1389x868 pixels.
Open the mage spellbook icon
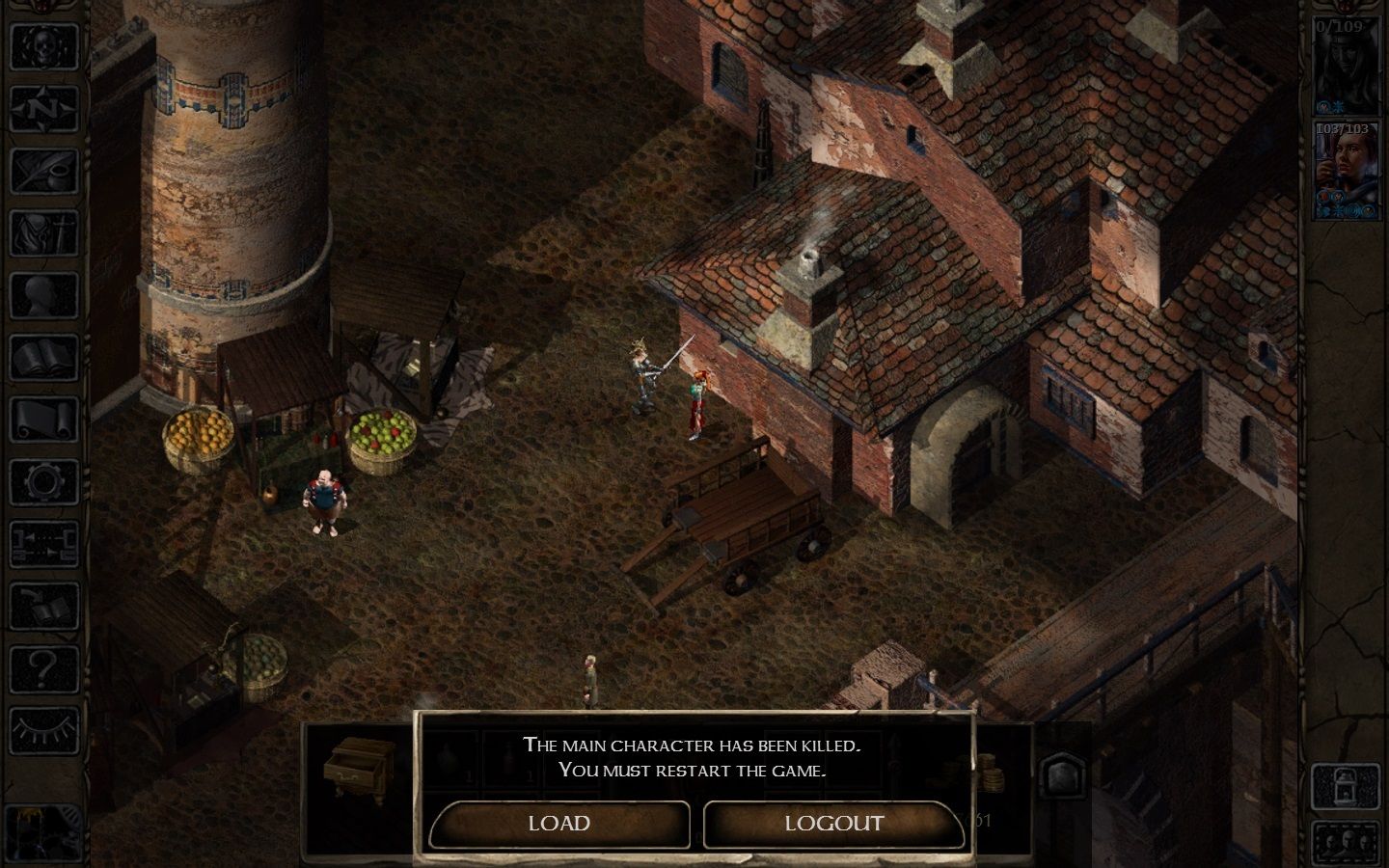click(x=43, y=359)
